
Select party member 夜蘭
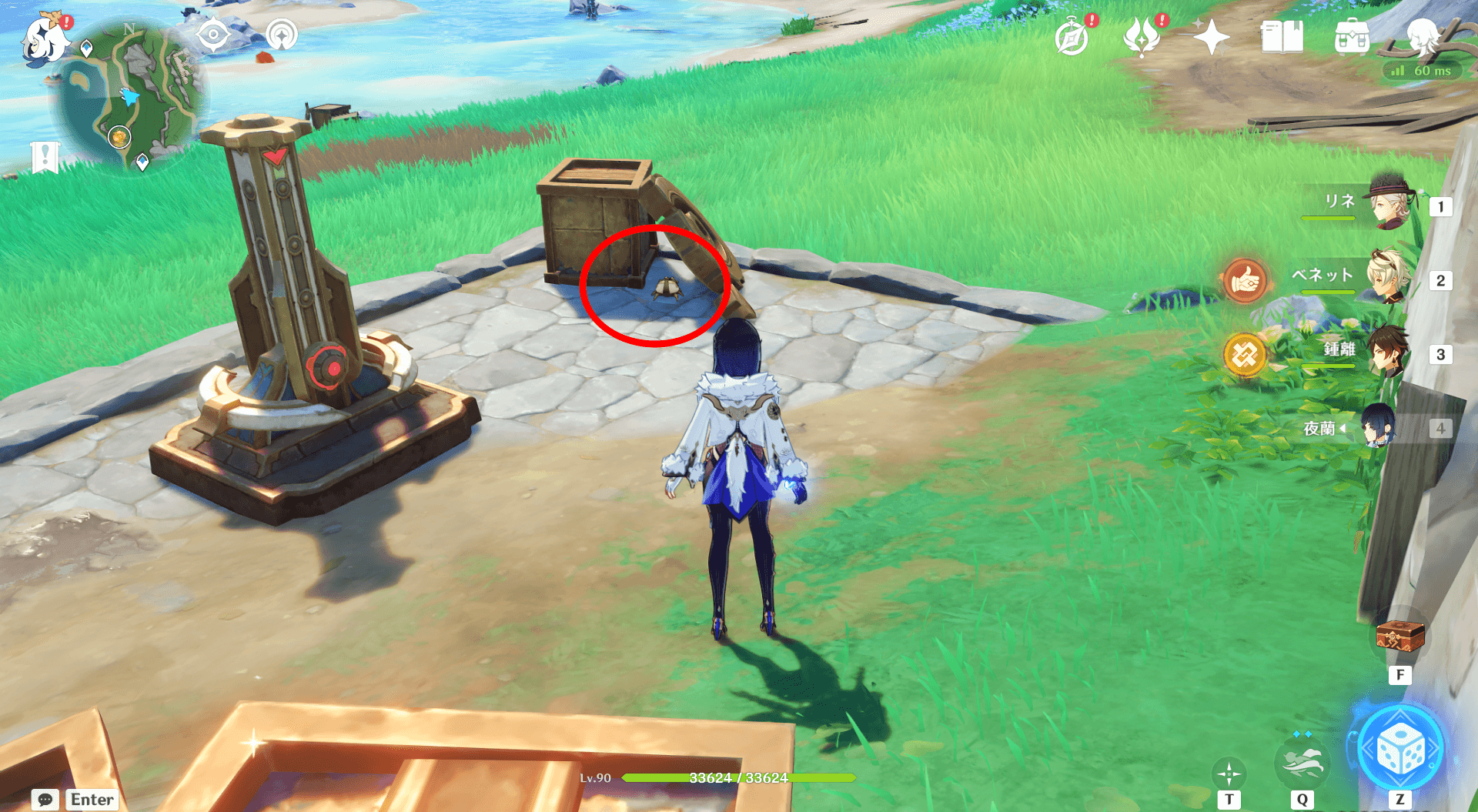click(x=1378, y=427)
